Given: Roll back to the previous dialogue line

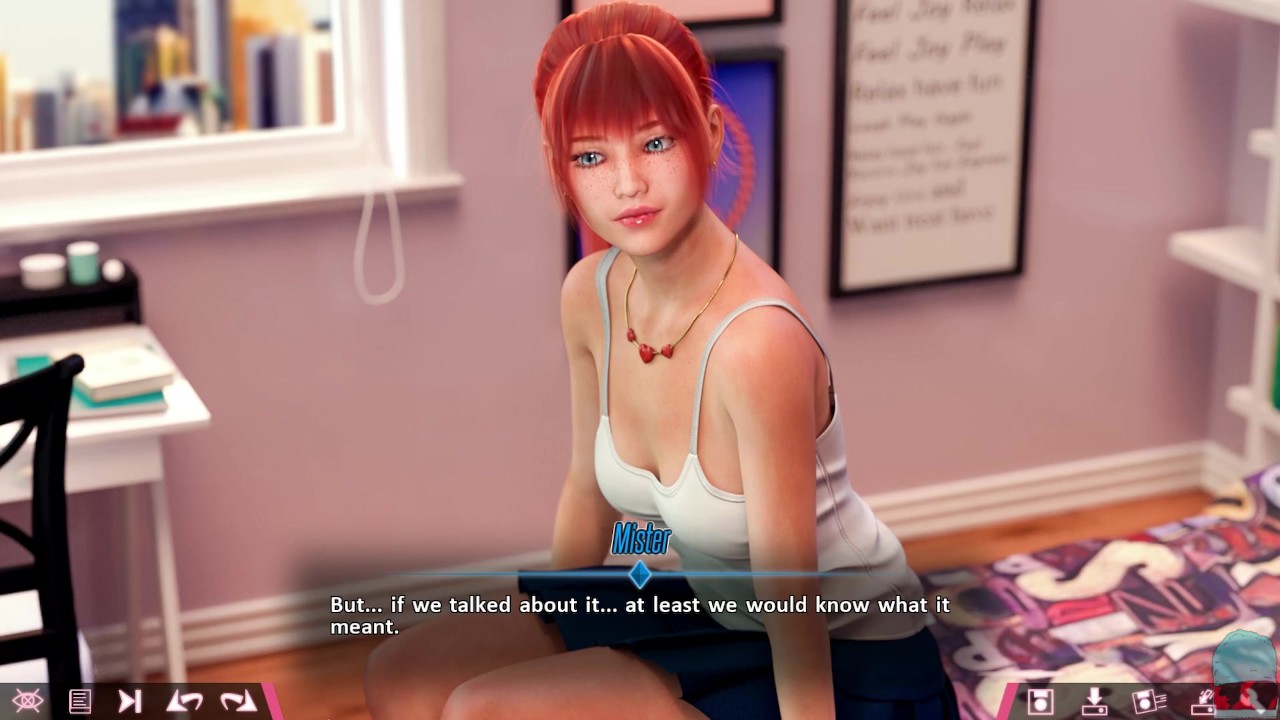Looking at the screenshot, I should (x=184, y=701).
